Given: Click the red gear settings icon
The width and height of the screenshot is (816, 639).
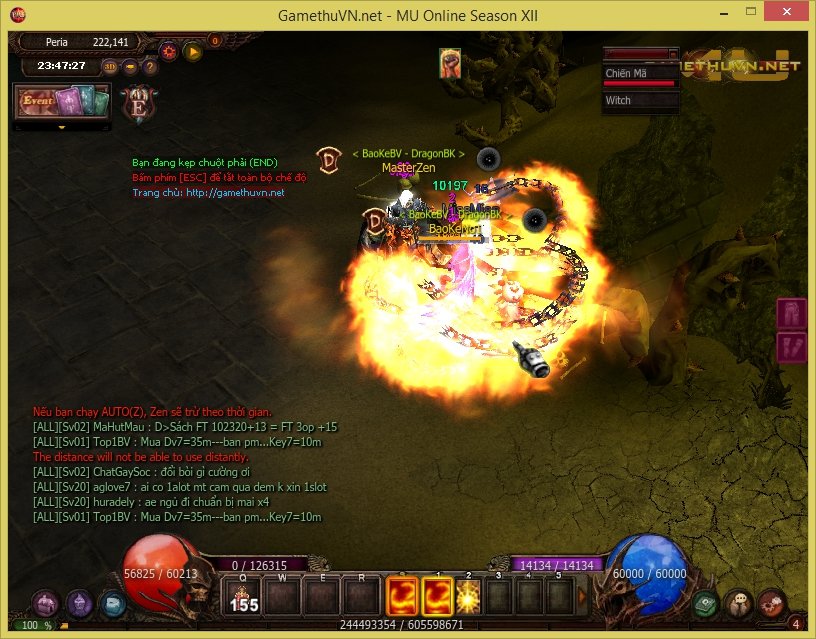Looking at the screenshot, I should coord(169,51).
